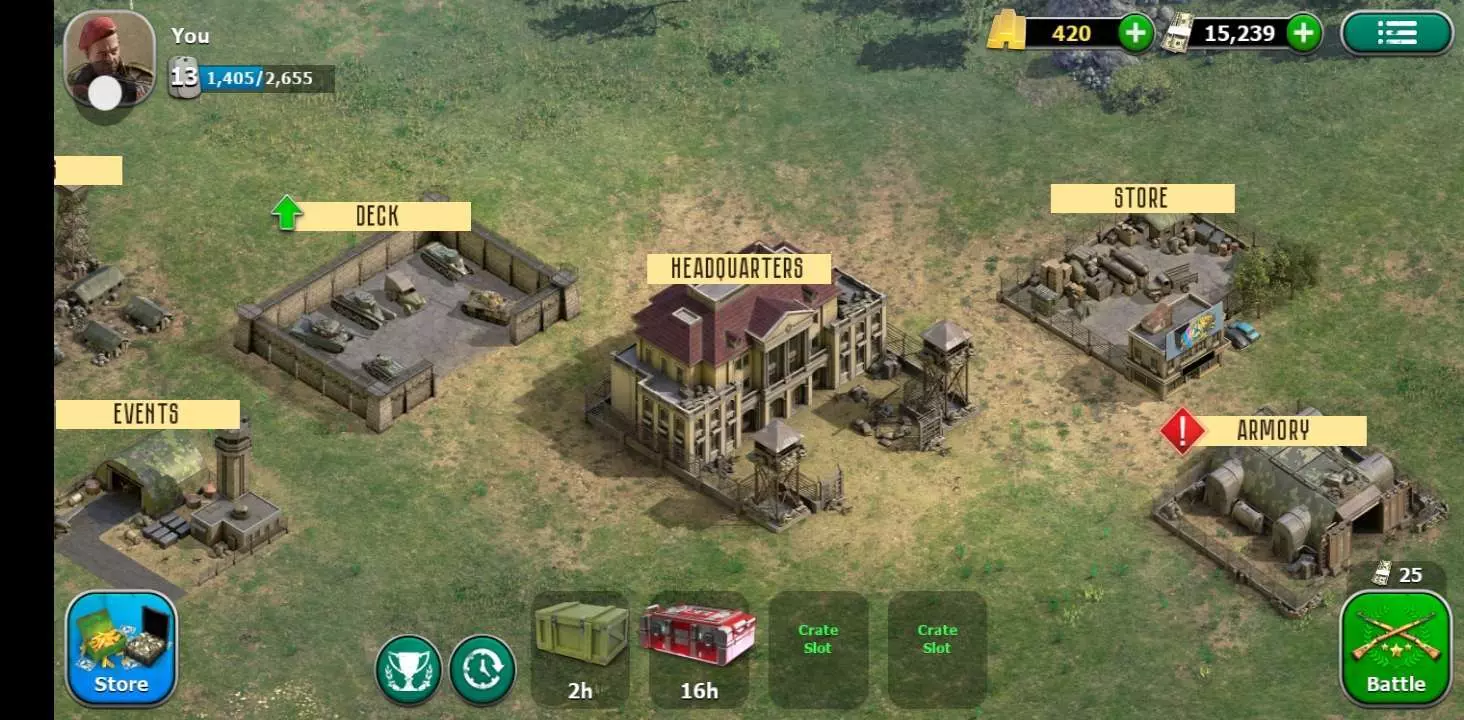Image resolution: width=1464 pixels, height=720 pixels.
Task: Select the green crate with 2h timer
Action: 580,645
